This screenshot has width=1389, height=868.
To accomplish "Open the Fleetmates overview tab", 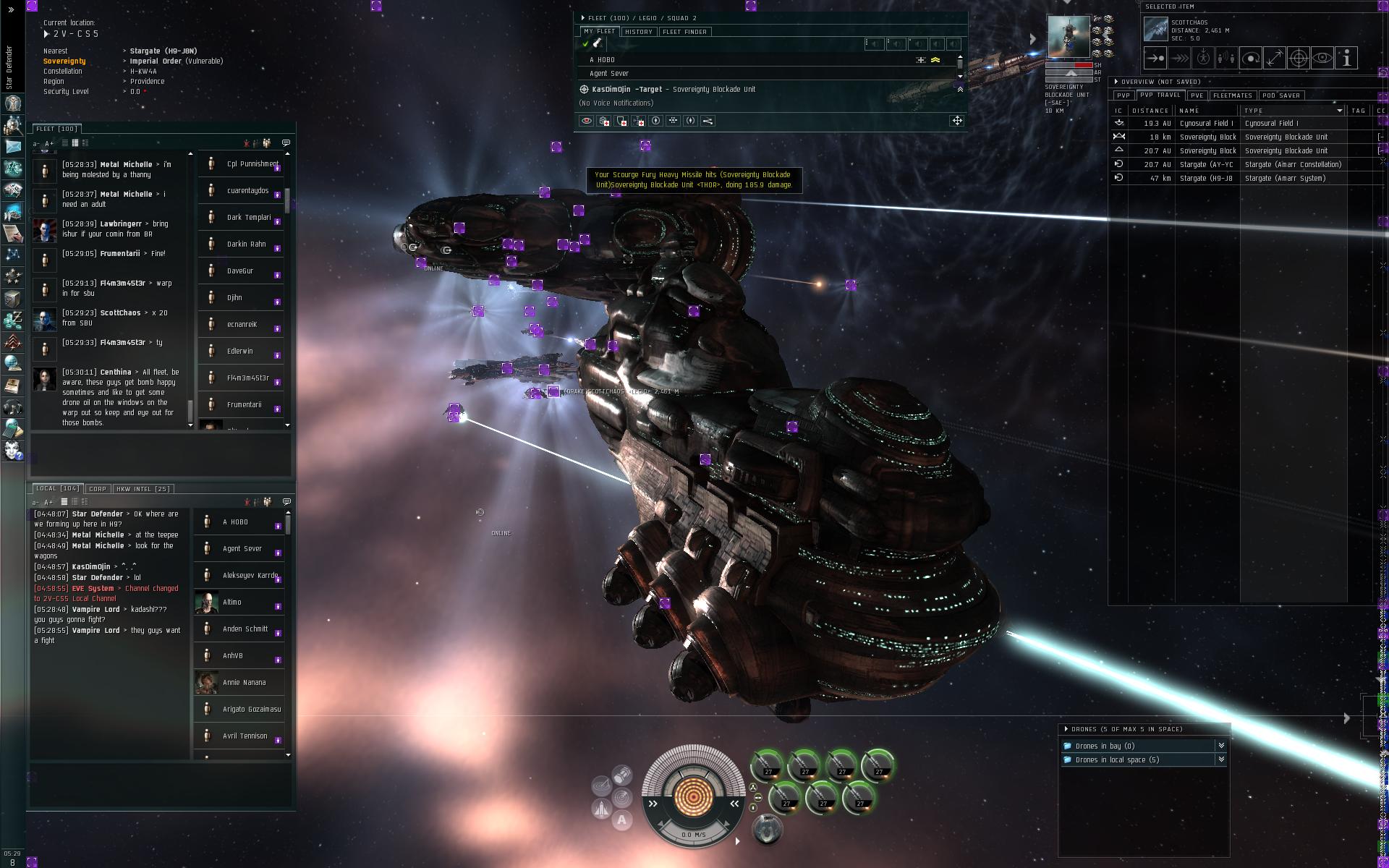I will pyautogui.click(x=1232, y=95).
